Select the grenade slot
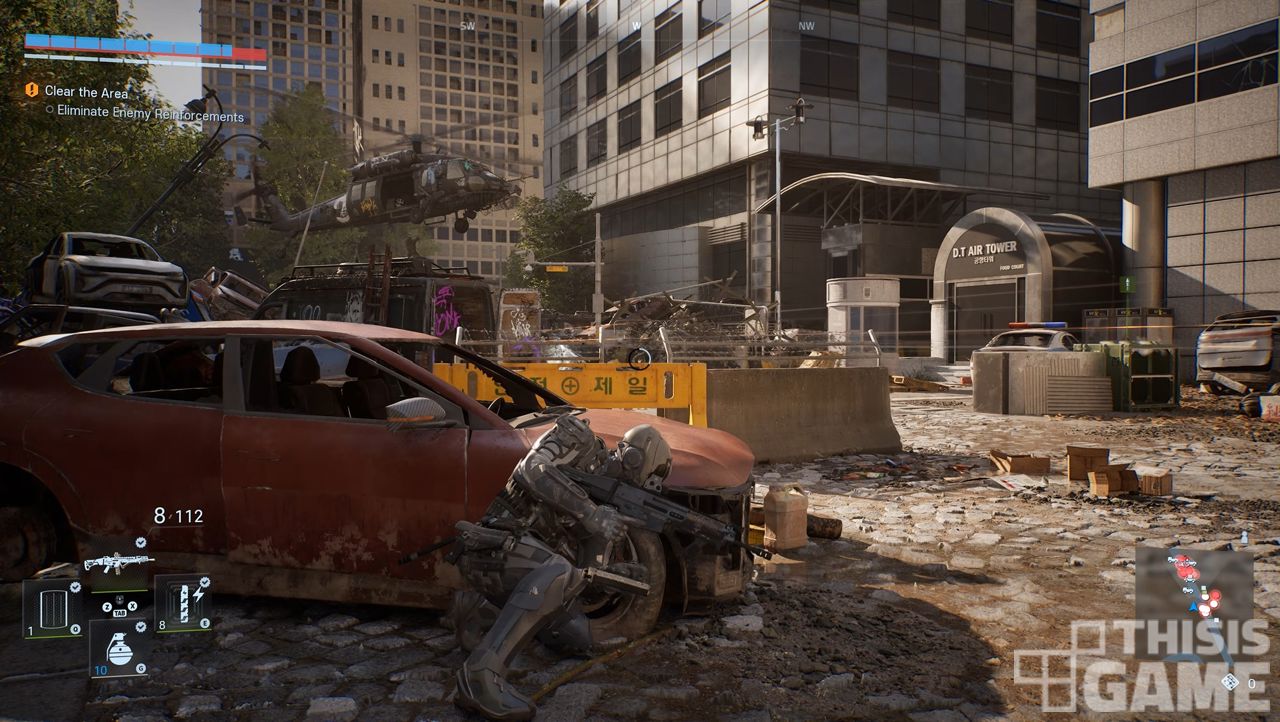The width and height of the screenshot is (1280, 722). pyautogui.click(x=119, y=648)
